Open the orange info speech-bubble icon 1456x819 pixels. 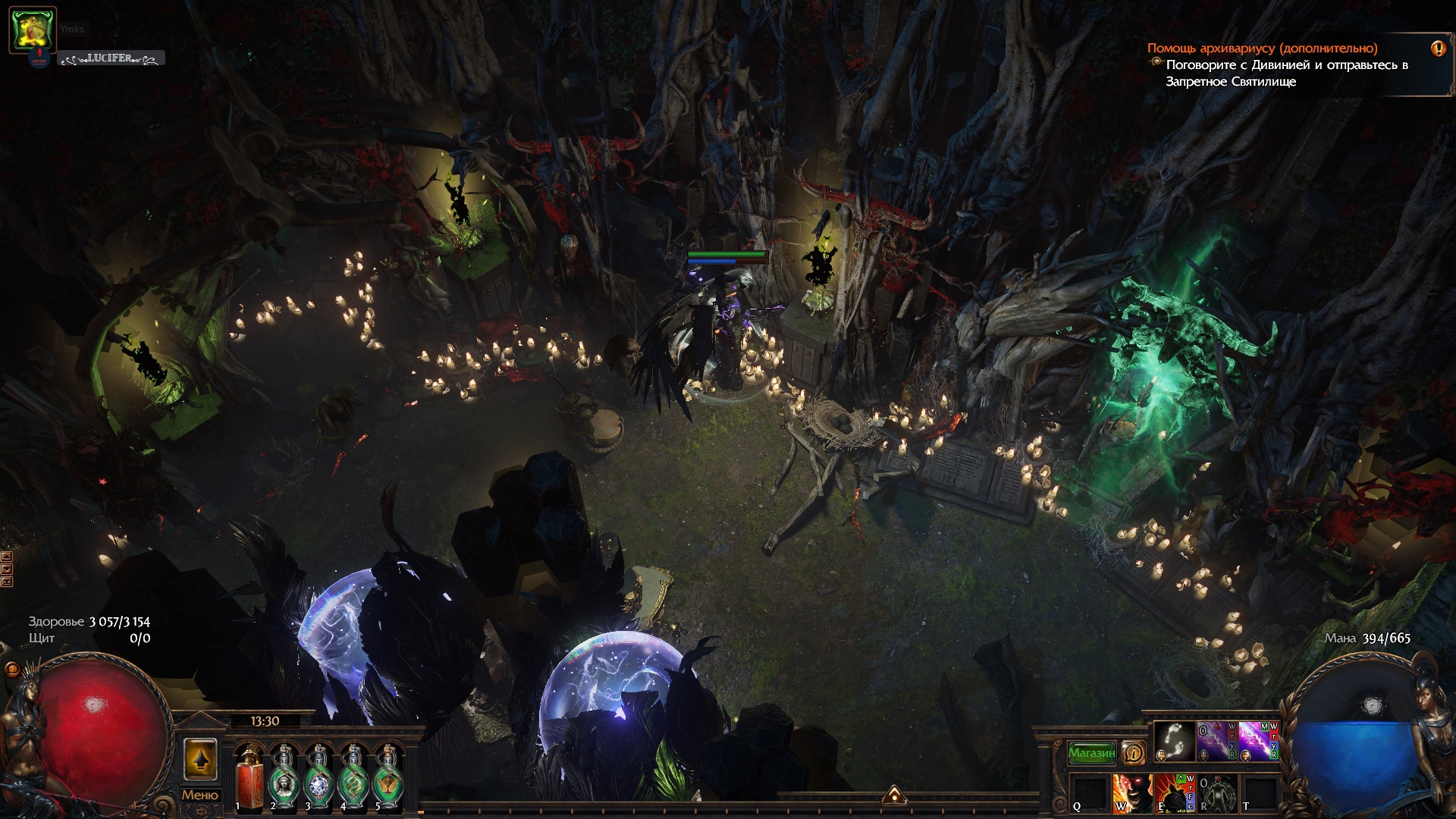click(x=1134, y=752)
